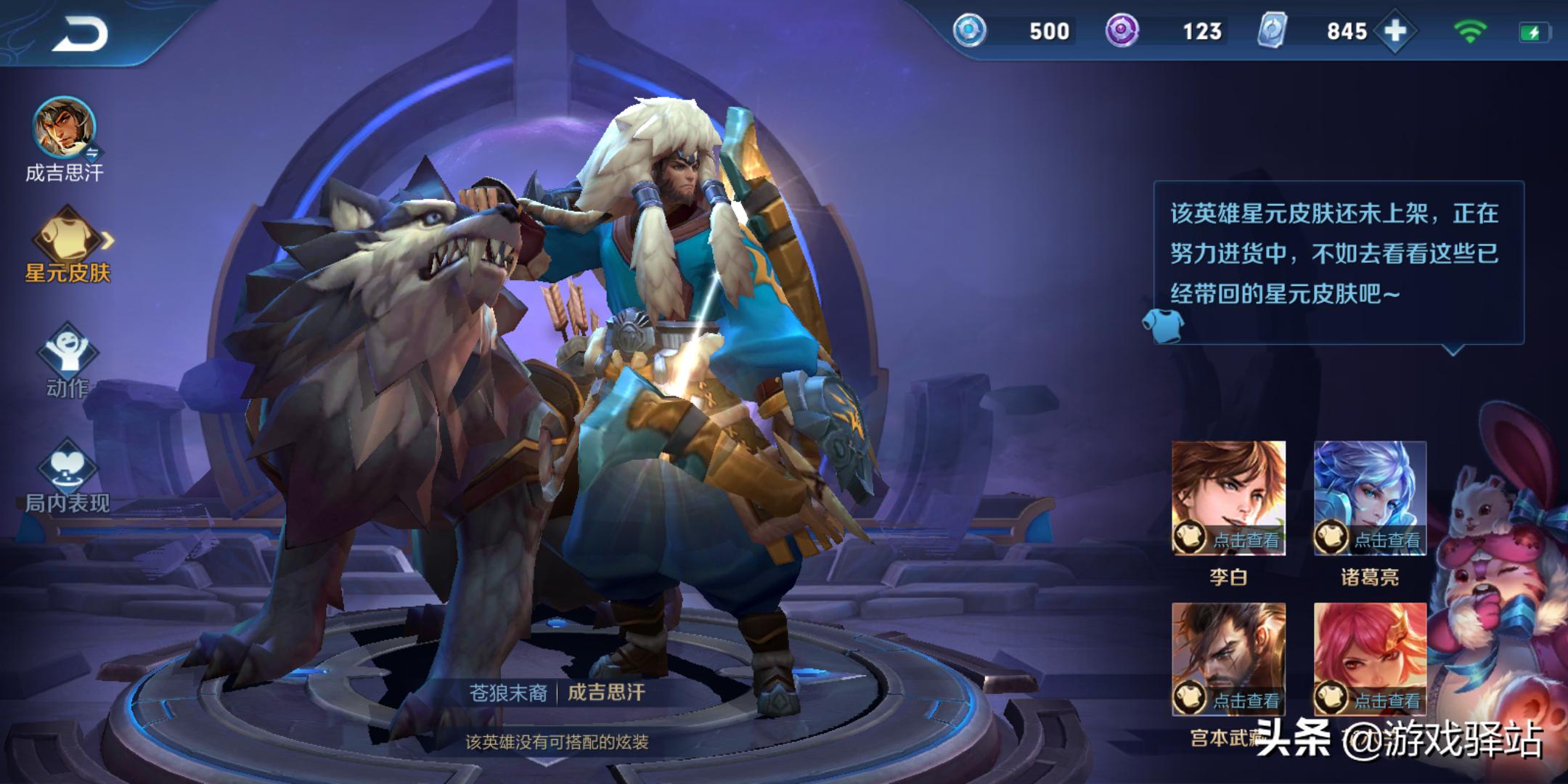This screenshot has width=1568, height=784.
Task: Open the 星元皮肤 tab
Action: point(68,243)
